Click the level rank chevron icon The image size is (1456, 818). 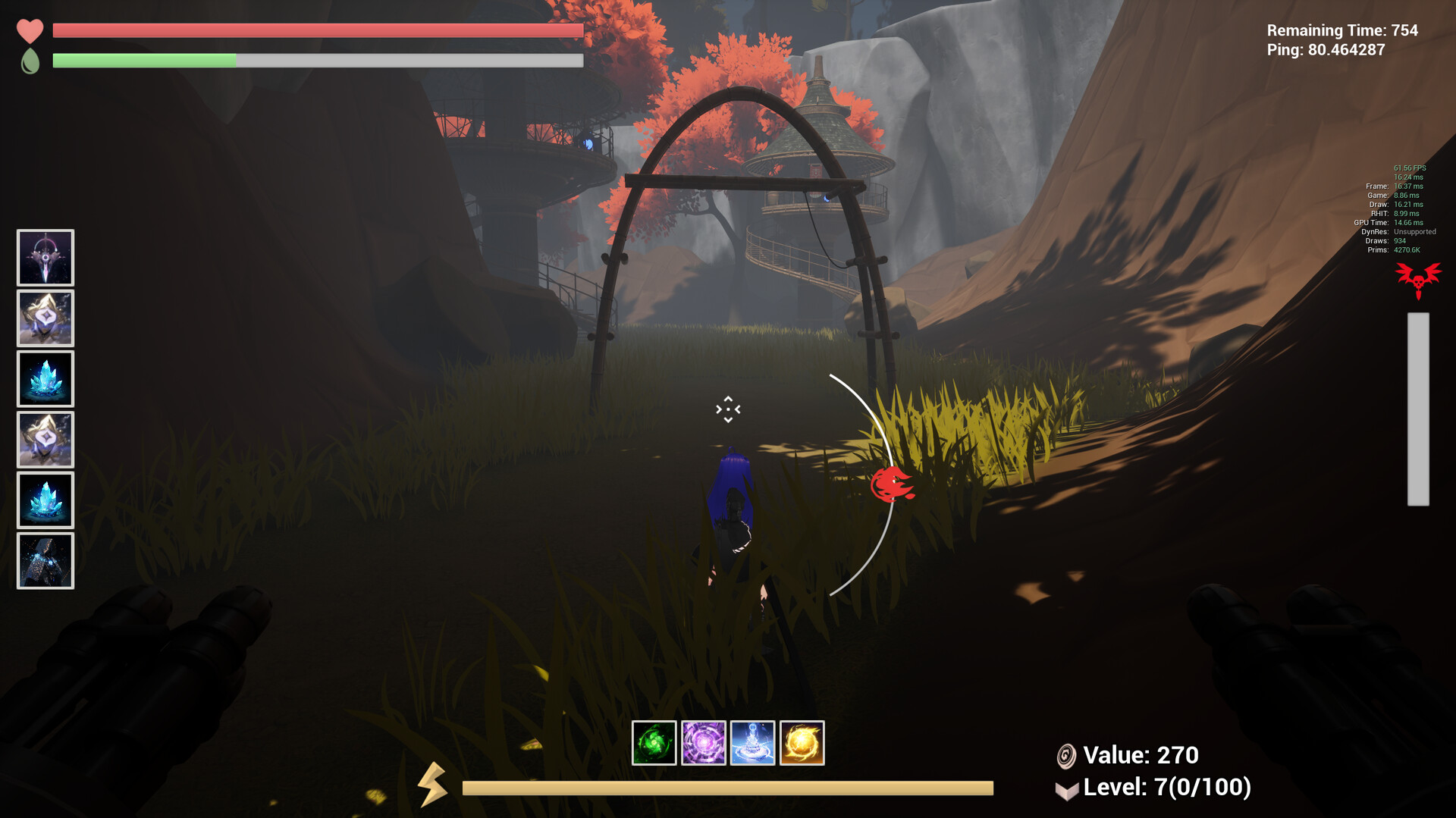point(1067,788)
